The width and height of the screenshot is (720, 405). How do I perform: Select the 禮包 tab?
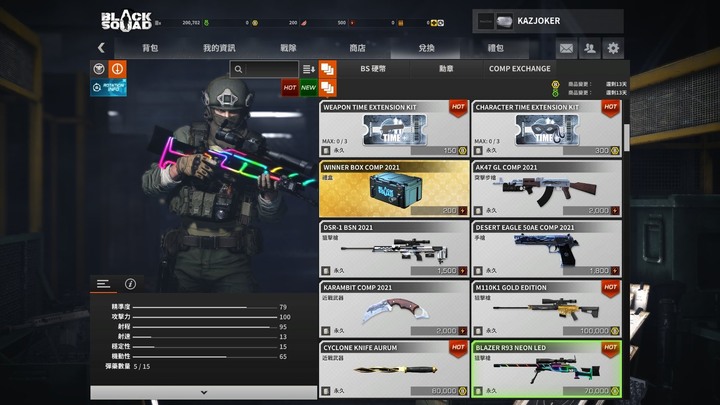tap(495, 47)
